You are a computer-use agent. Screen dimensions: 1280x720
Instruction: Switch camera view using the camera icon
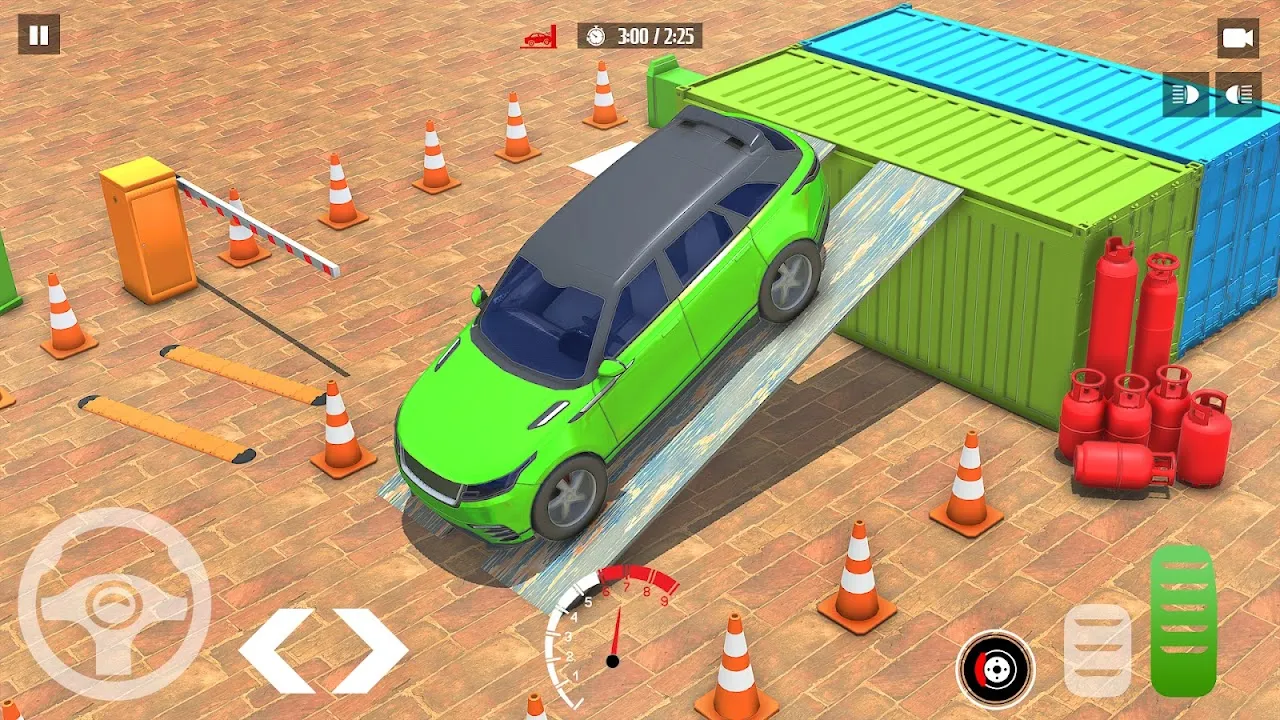point(1237,38)
